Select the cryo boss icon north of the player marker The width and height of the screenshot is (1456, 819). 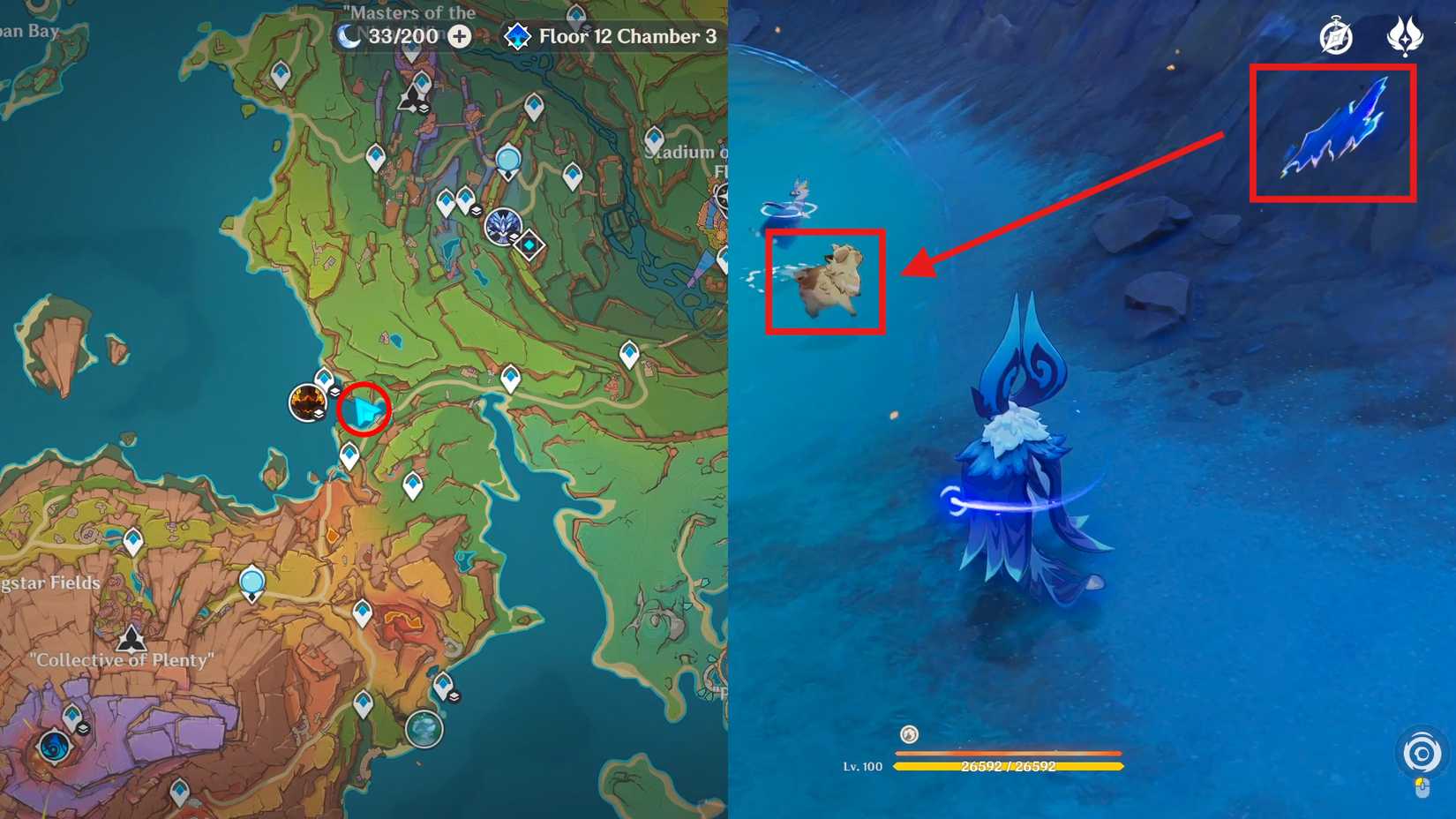504,228
